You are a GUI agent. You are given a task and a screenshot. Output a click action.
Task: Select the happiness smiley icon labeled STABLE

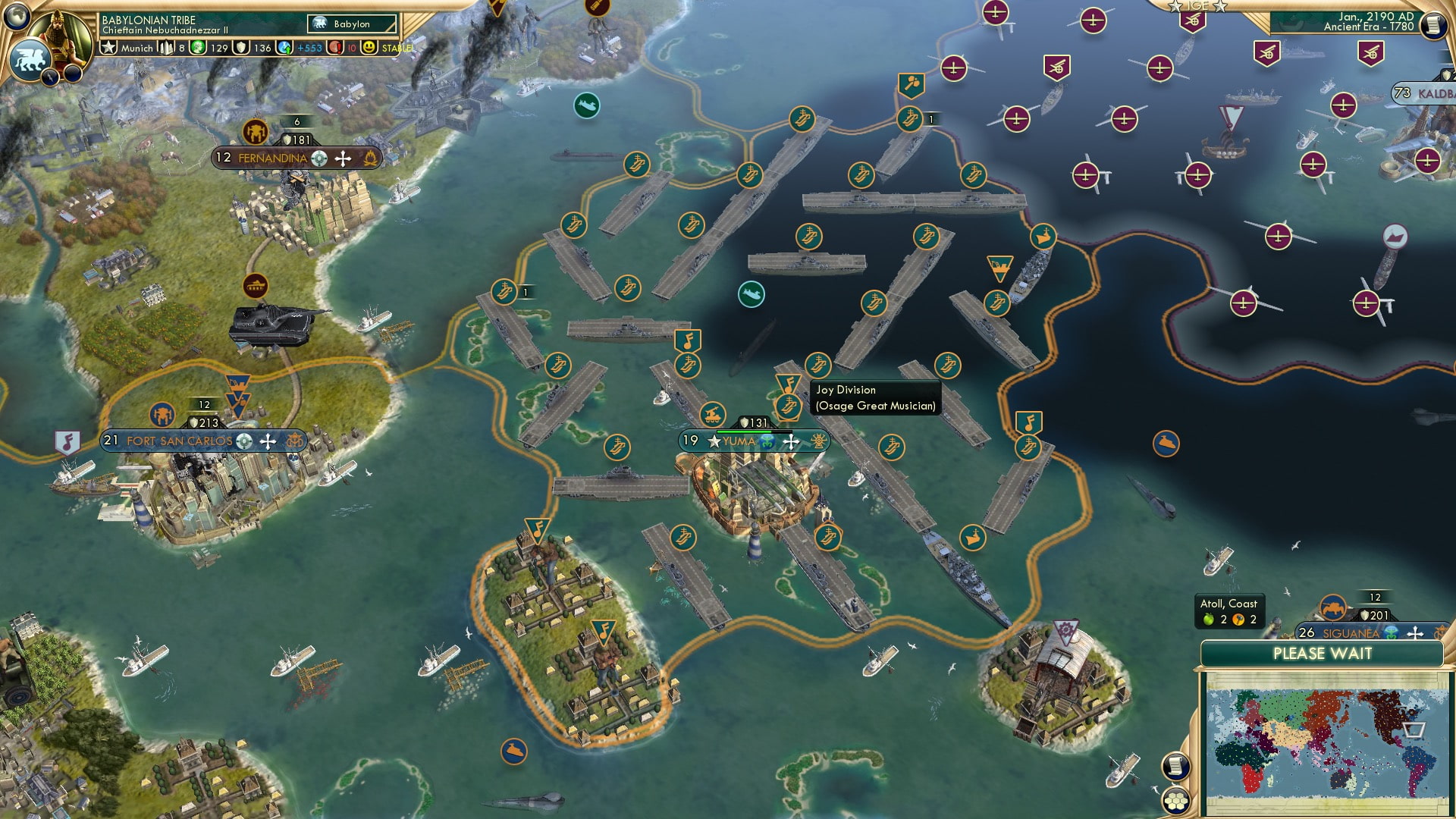369,46
